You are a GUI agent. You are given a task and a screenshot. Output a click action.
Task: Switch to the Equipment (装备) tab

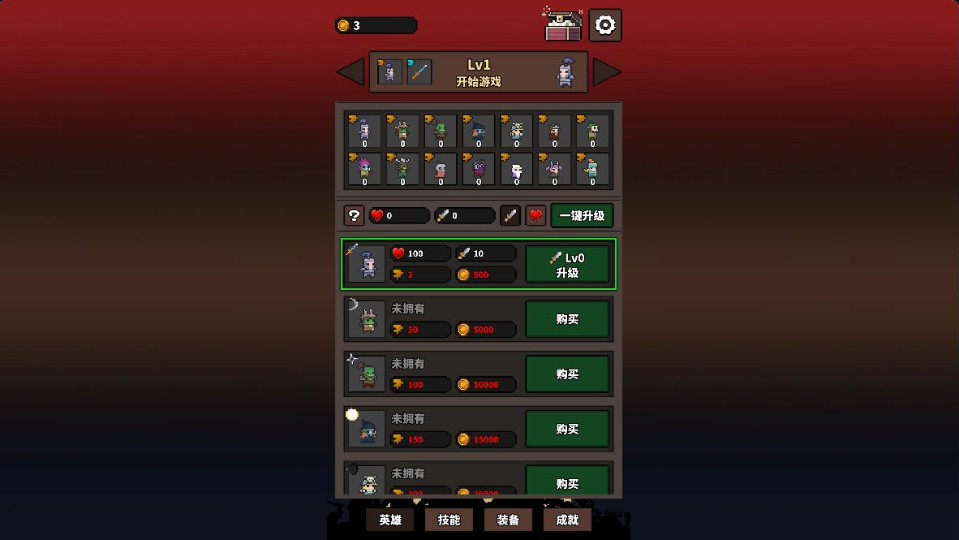pos(508,520)
